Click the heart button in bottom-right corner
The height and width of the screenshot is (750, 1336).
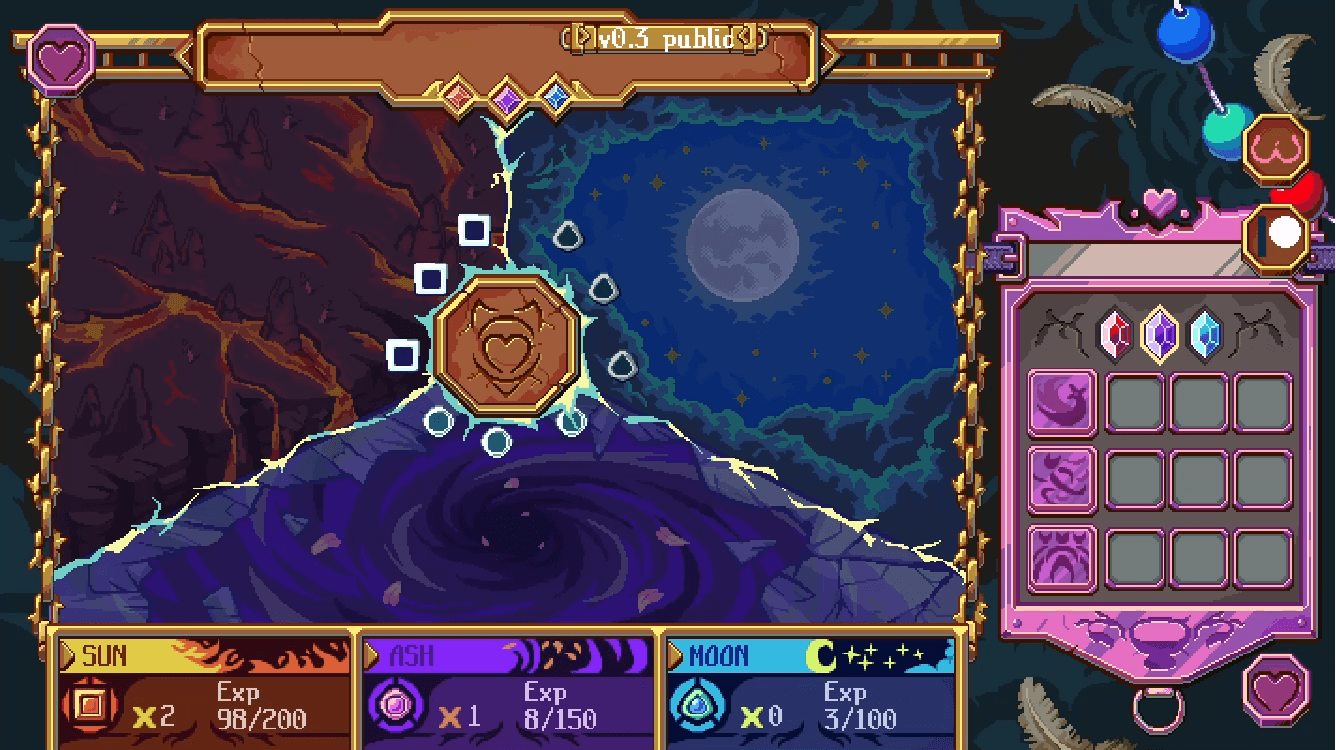1277,689
